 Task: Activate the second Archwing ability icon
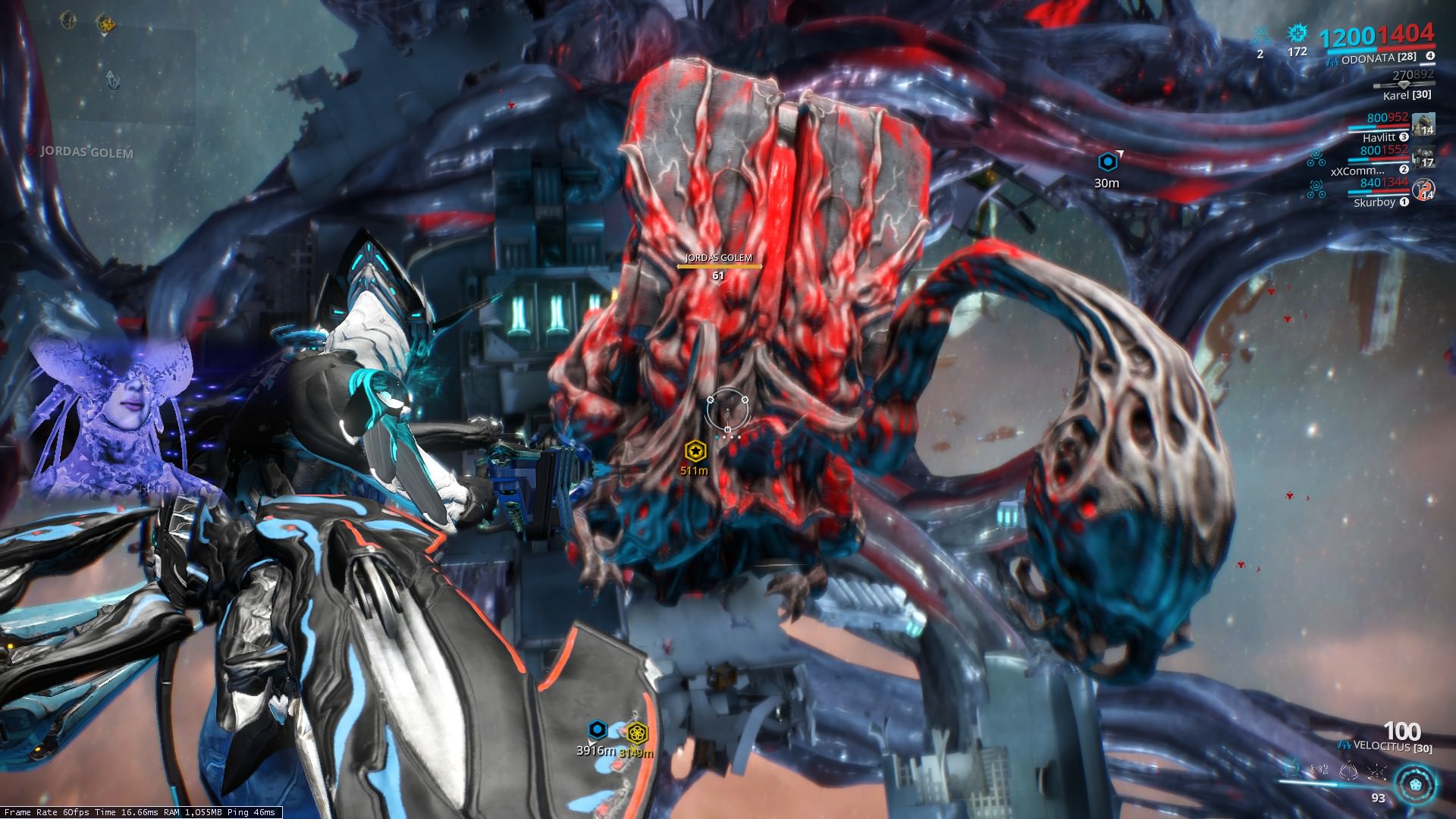[1320, 770]
